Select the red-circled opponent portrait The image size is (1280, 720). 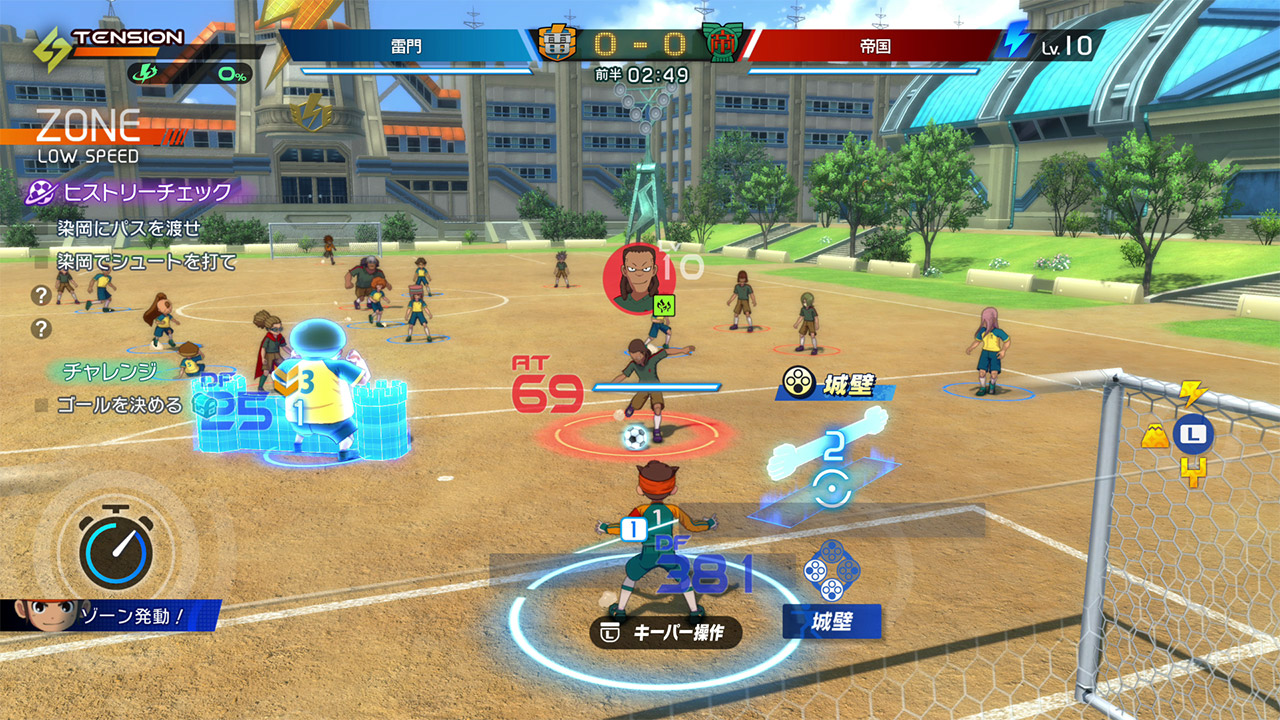[639, 279]
